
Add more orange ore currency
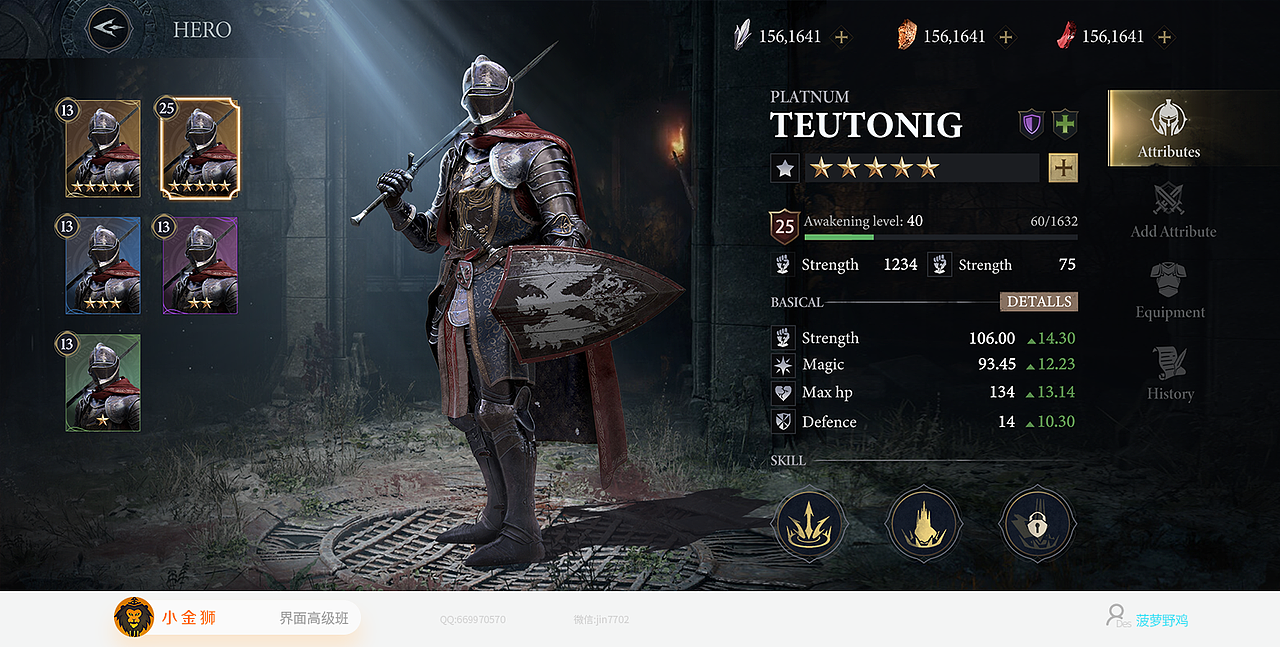(1006, 37)
